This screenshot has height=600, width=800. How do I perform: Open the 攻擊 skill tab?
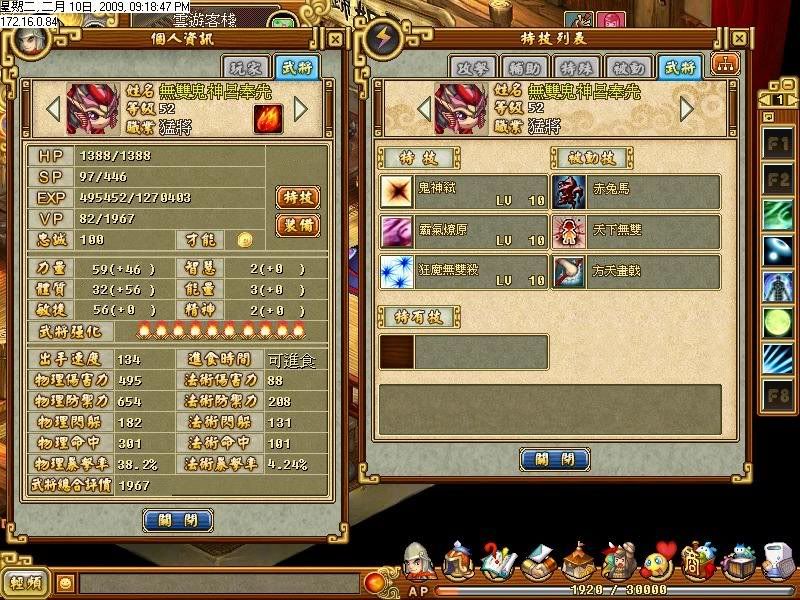472,67
